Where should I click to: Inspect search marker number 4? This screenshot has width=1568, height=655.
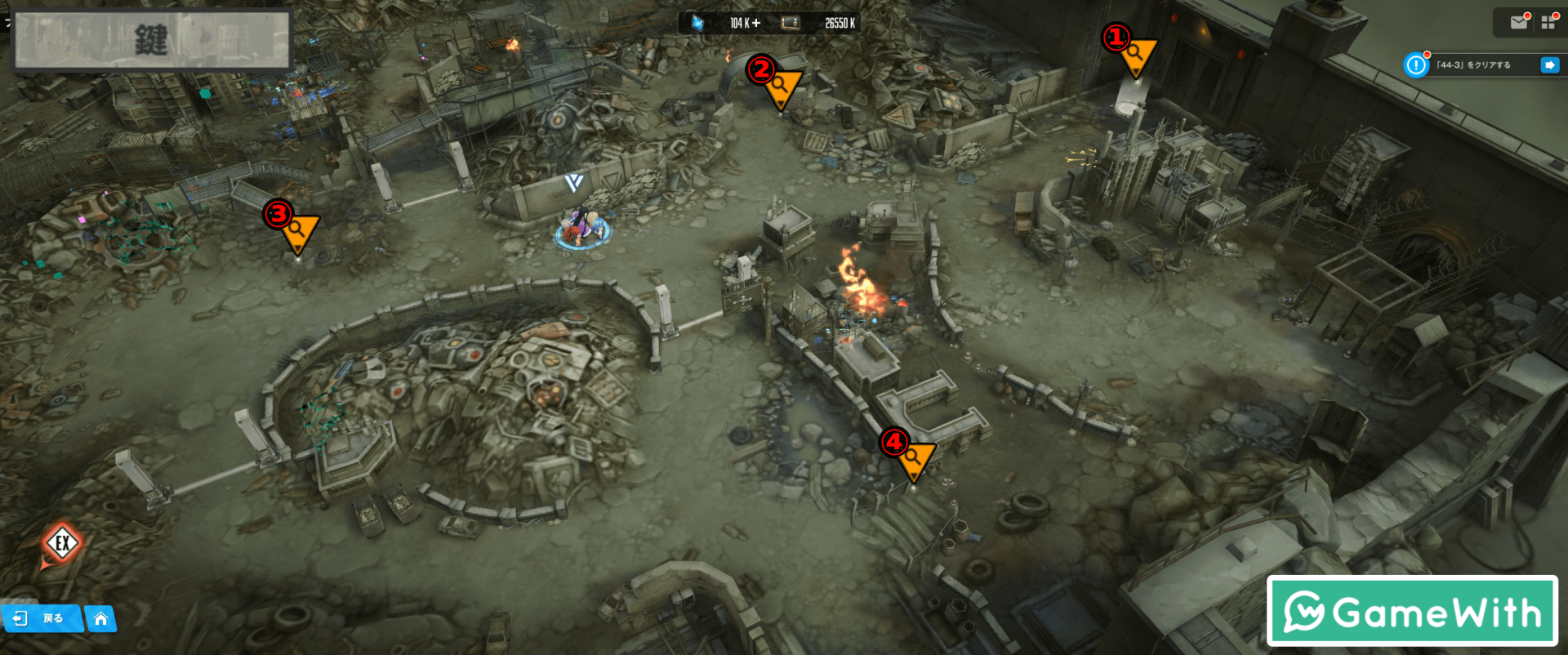[913, 459]
